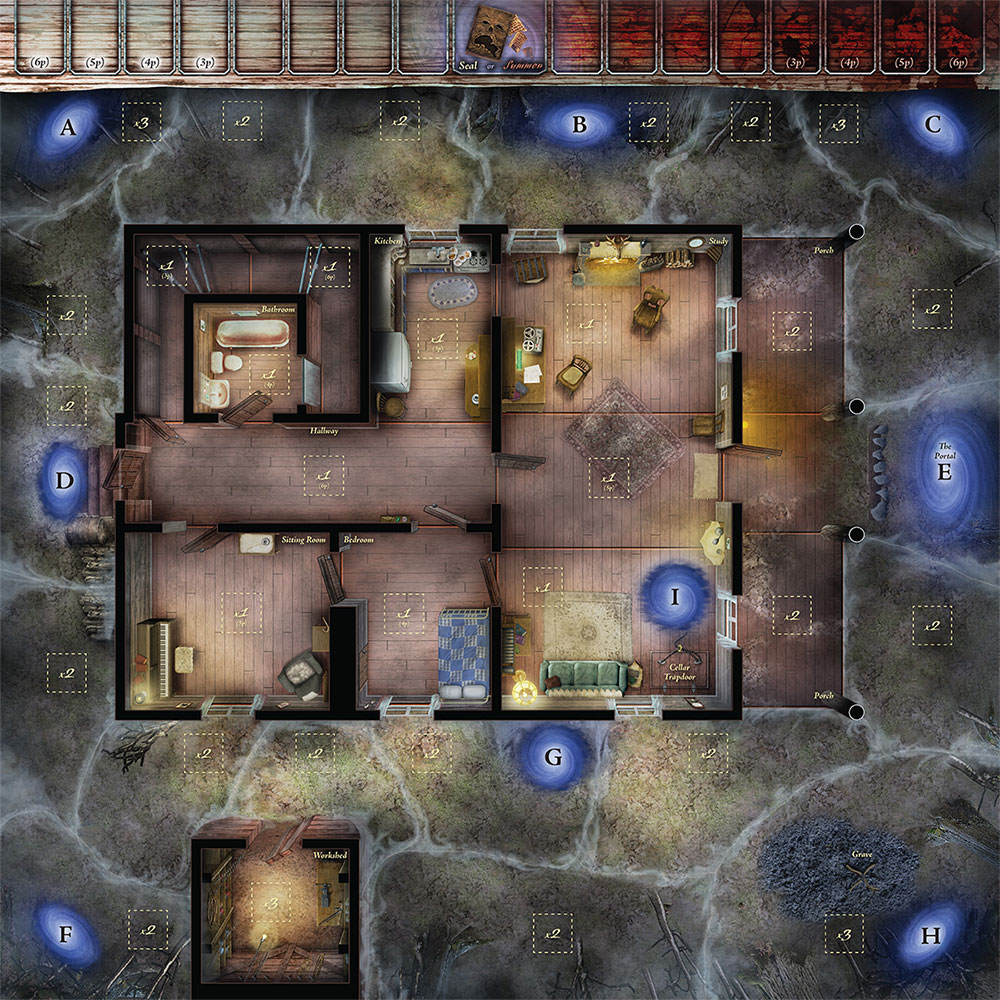Select the Cellar Trapdoor
Image resolution: width=1000 pixels, height=1000 pixels.
pyautogui.click(x=681, y=664)
